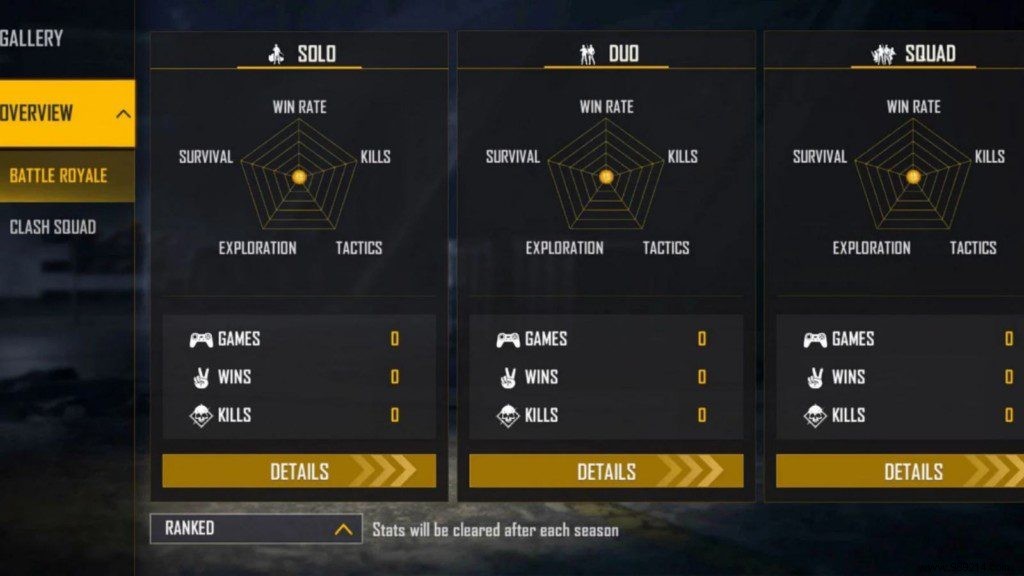Image resolution: width=1024 pixels, height=576 pixels.
Task: Switch to Clash Squad stats
Action: [53, 227]
